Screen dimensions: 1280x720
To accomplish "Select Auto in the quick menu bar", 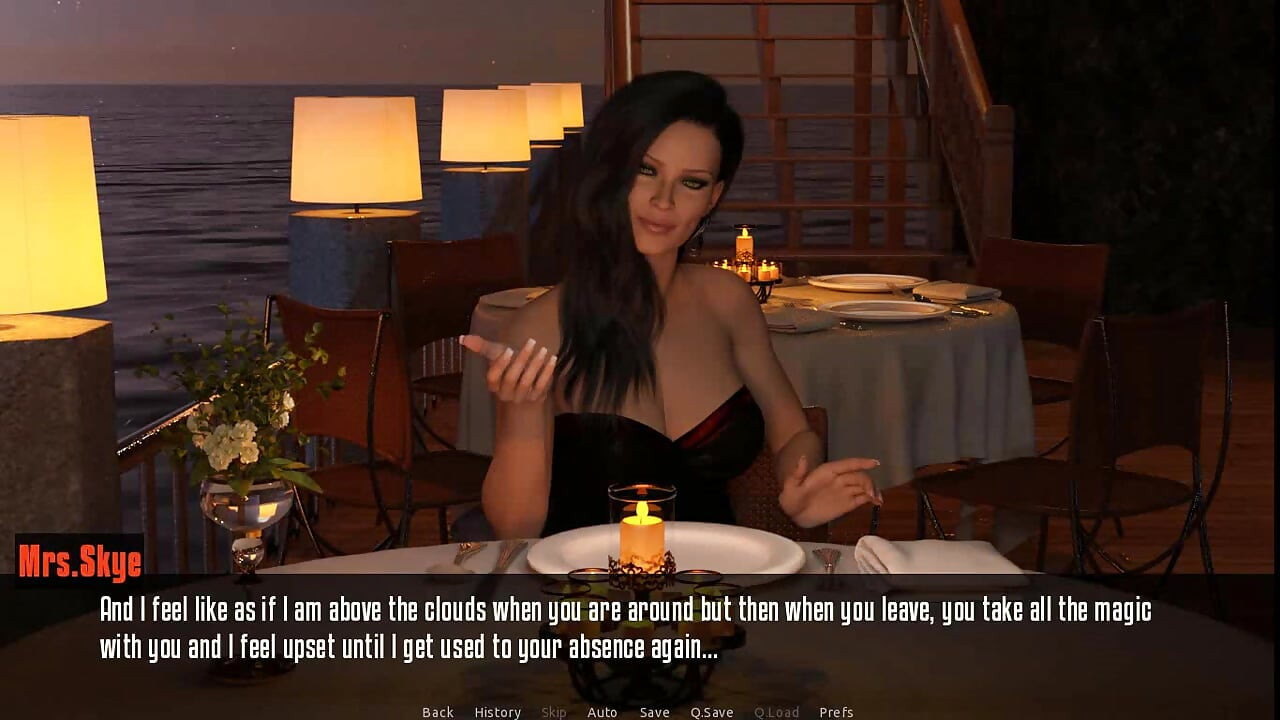I will (x=604, y=711).
